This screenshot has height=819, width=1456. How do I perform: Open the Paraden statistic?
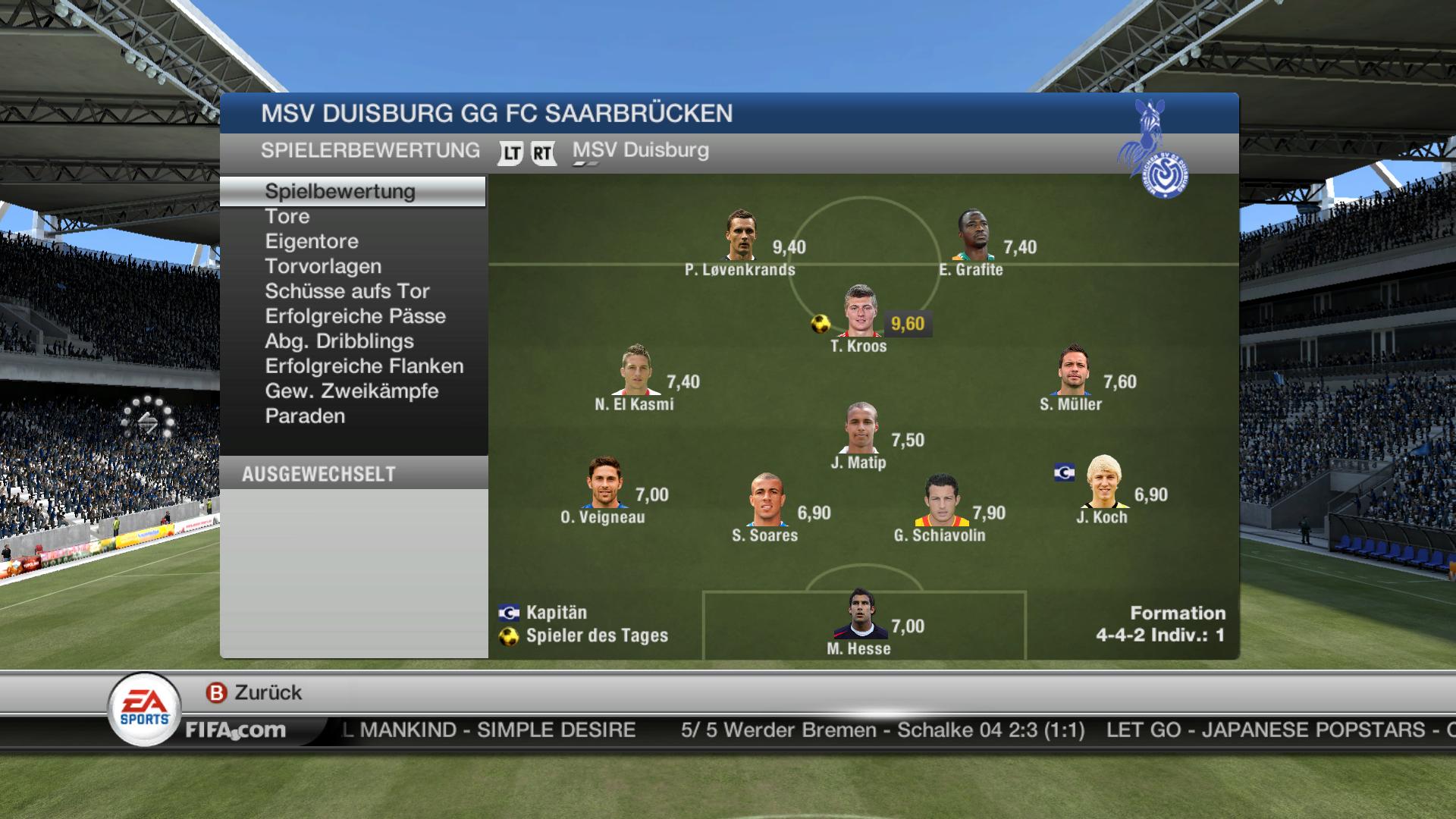pyautogui.click(x=305, y=416)
